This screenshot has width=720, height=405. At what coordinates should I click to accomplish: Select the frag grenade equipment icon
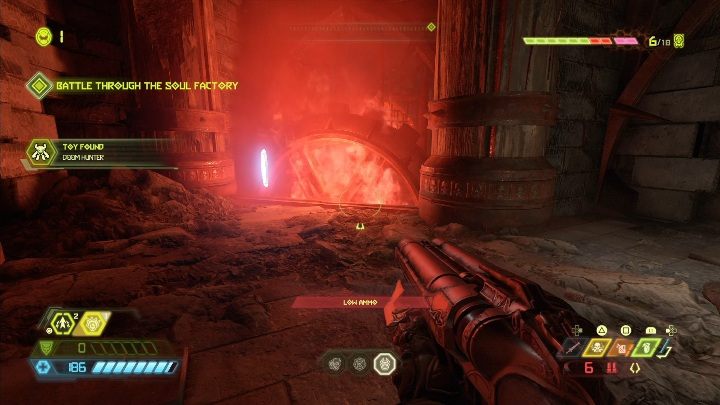coord(65,321)
